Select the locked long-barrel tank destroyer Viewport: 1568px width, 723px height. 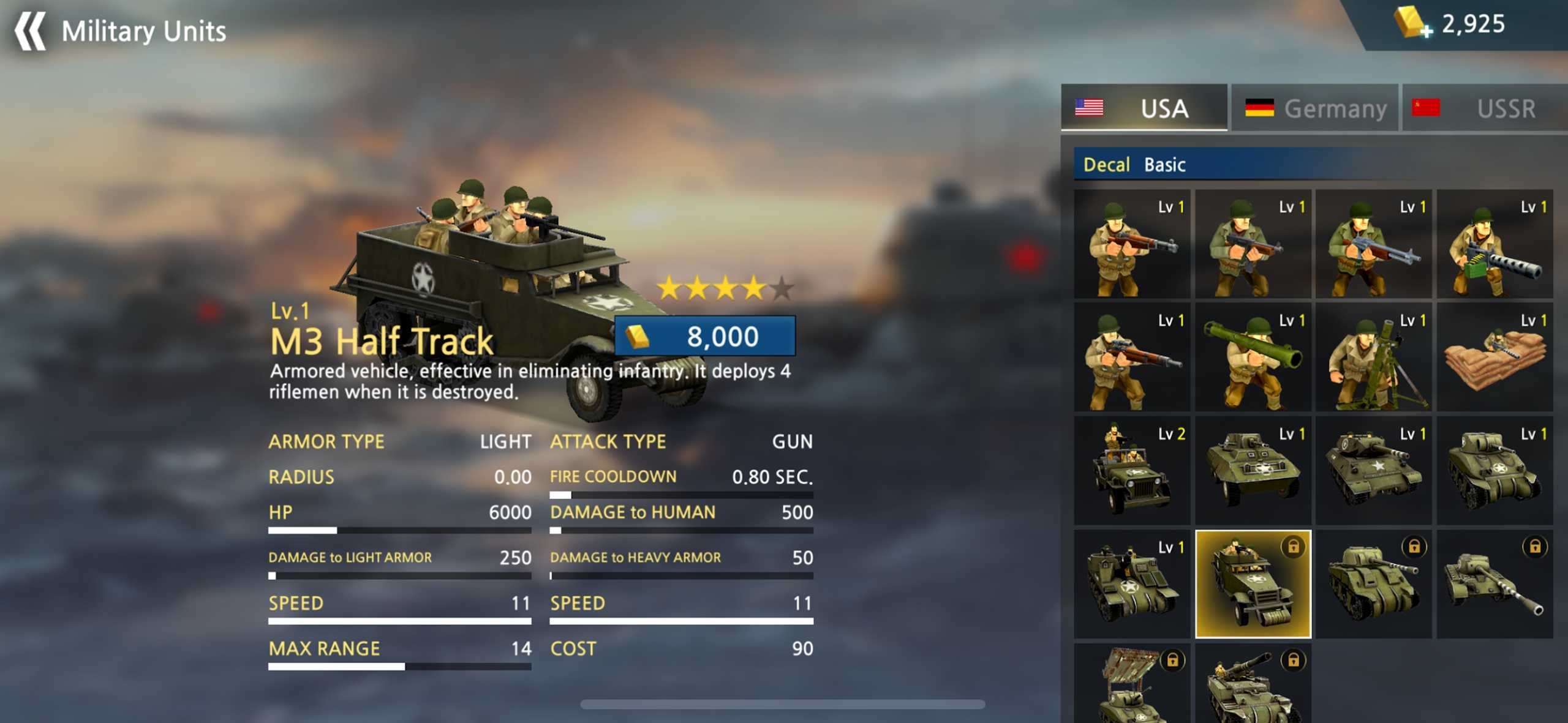pyautogui.click(x=1494, y=585)
